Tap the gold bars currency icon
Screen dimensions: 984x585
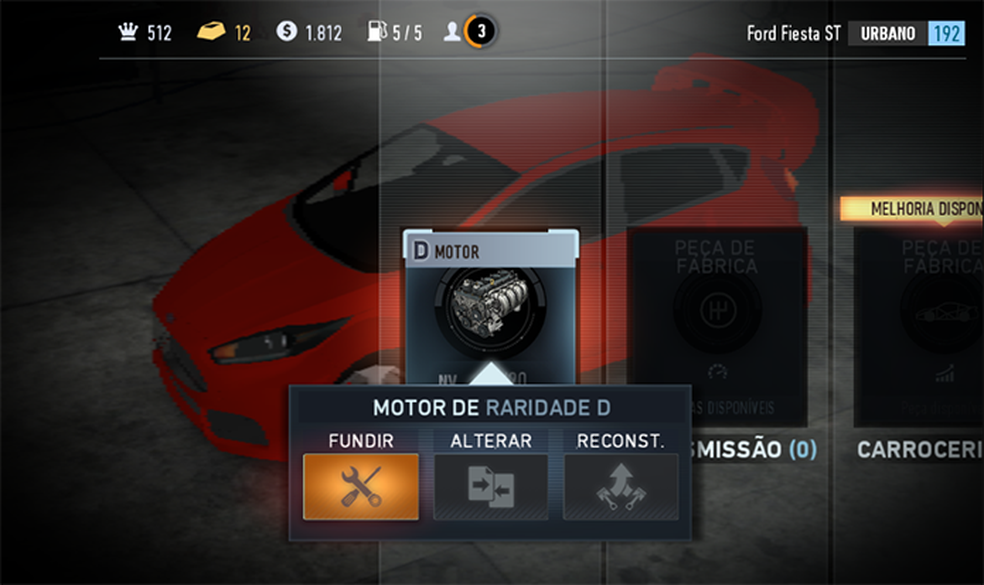[x=211, y=32]
